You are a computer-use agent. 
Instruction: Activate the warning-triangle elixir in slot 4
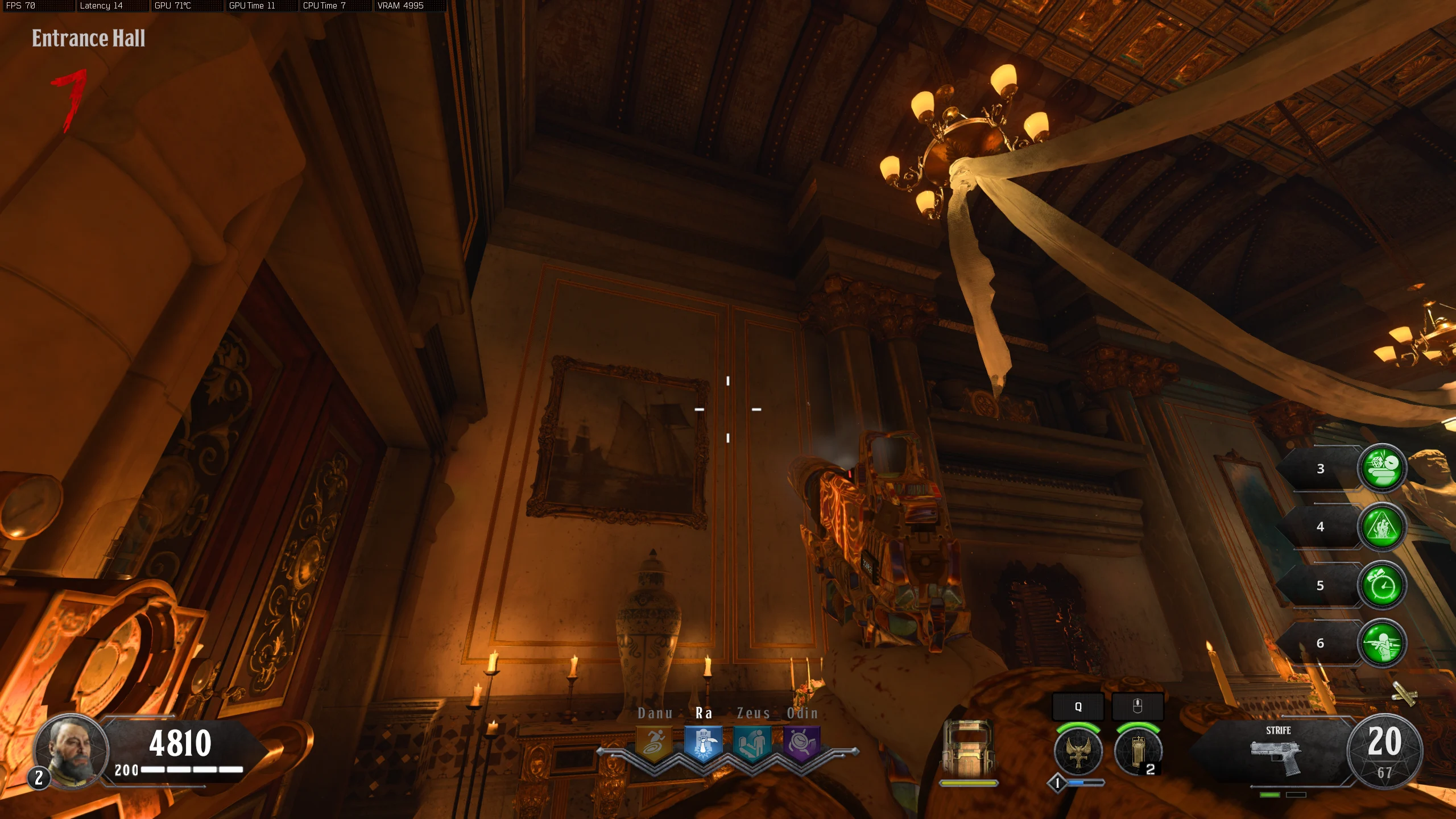coord(1382,527)
